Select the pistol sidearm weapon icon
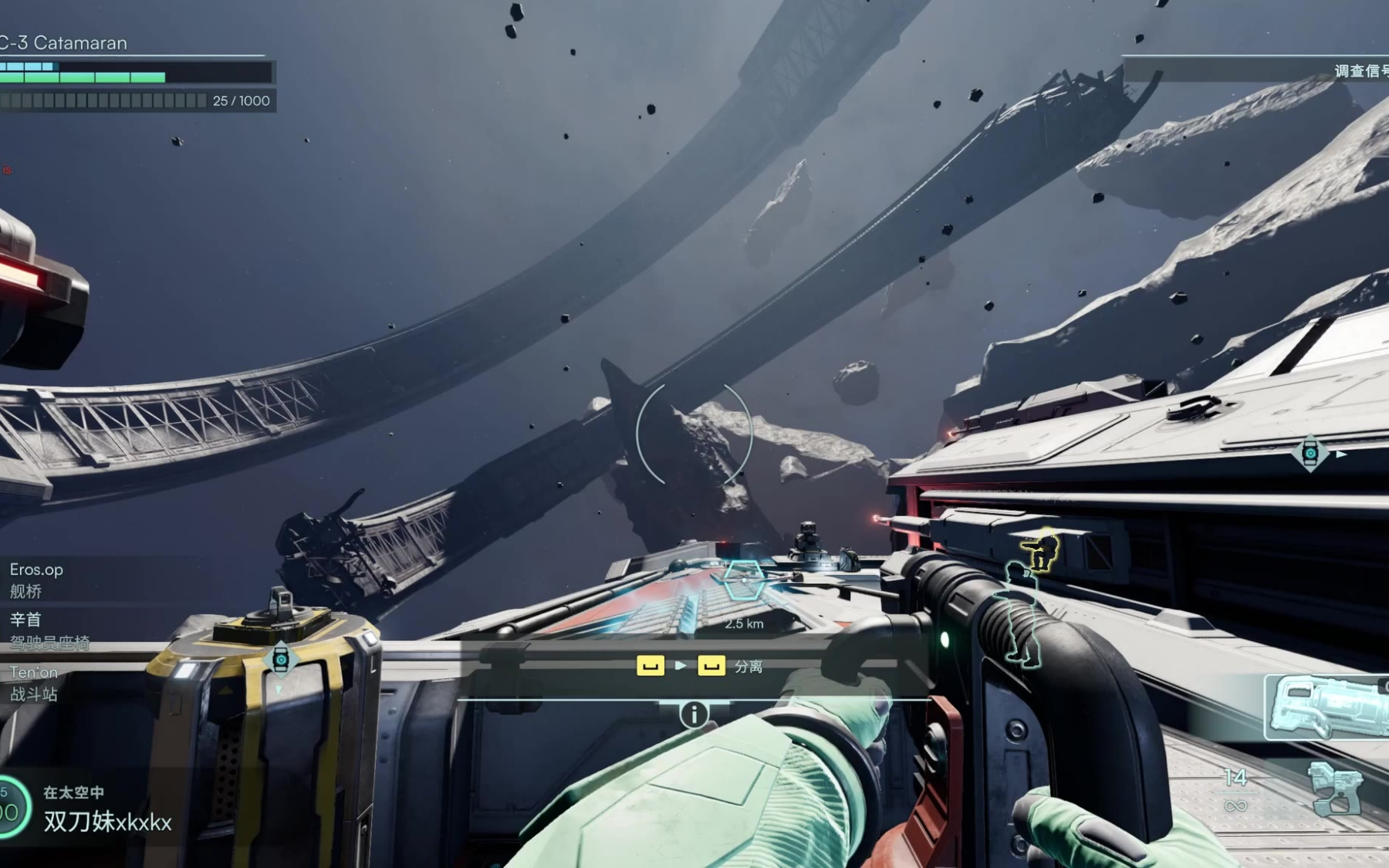Screen dimensions: 1389x868 tap(1335, 789)
